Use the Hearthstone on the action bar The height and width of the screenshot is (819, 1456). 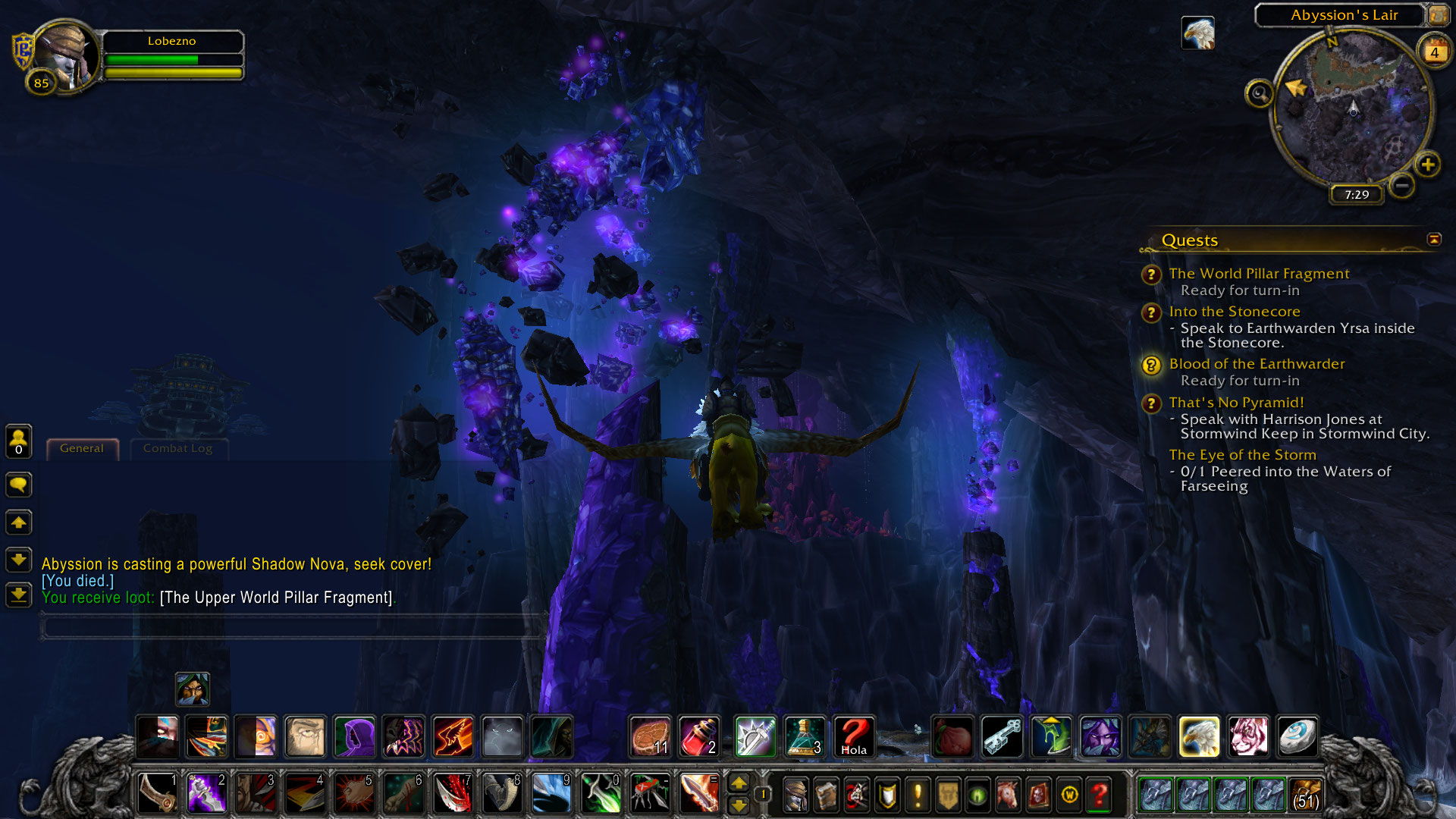coord(1297,736)
